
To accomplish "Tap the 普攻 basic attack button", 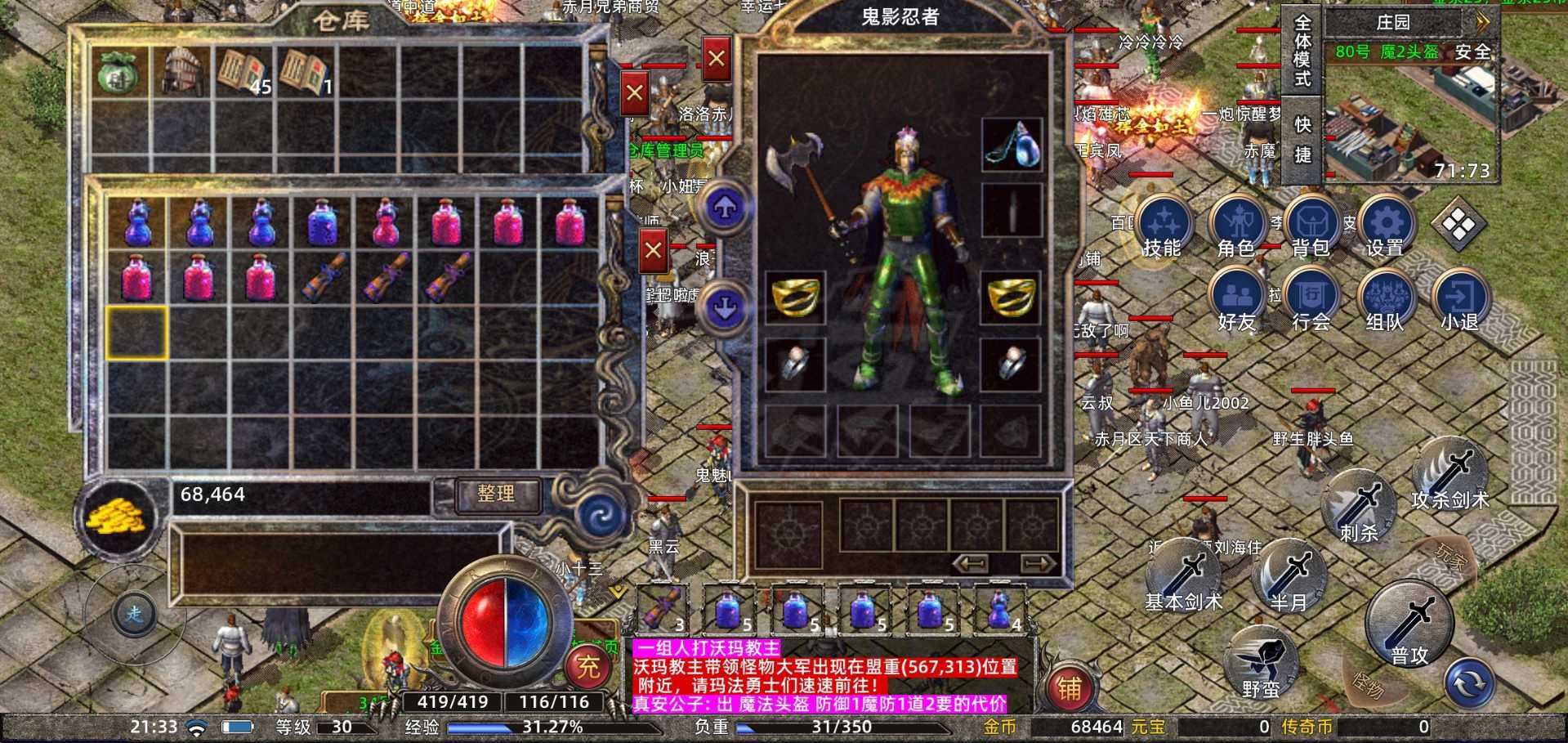I will (1409, 625).
